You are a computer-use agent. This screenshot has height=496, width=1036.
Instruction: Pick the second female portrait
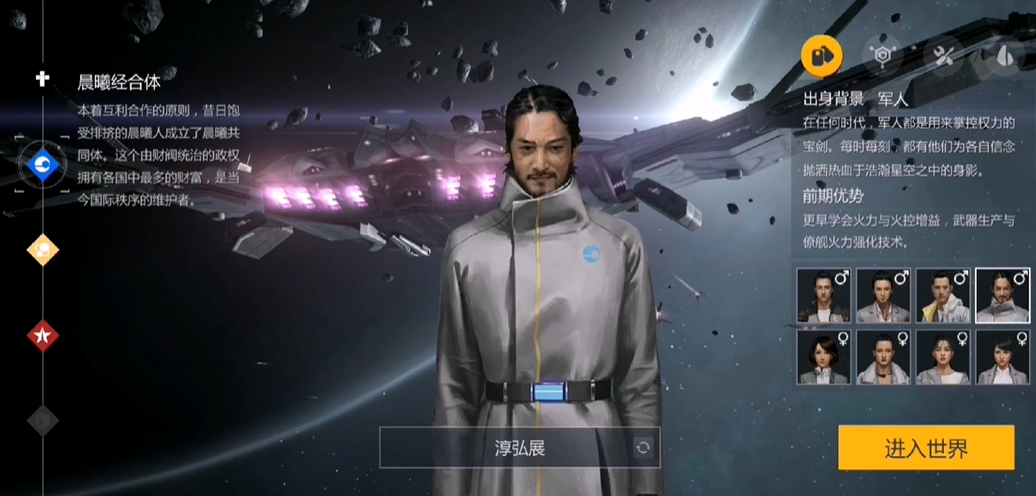pyautogui.click(x=883, y=357)
